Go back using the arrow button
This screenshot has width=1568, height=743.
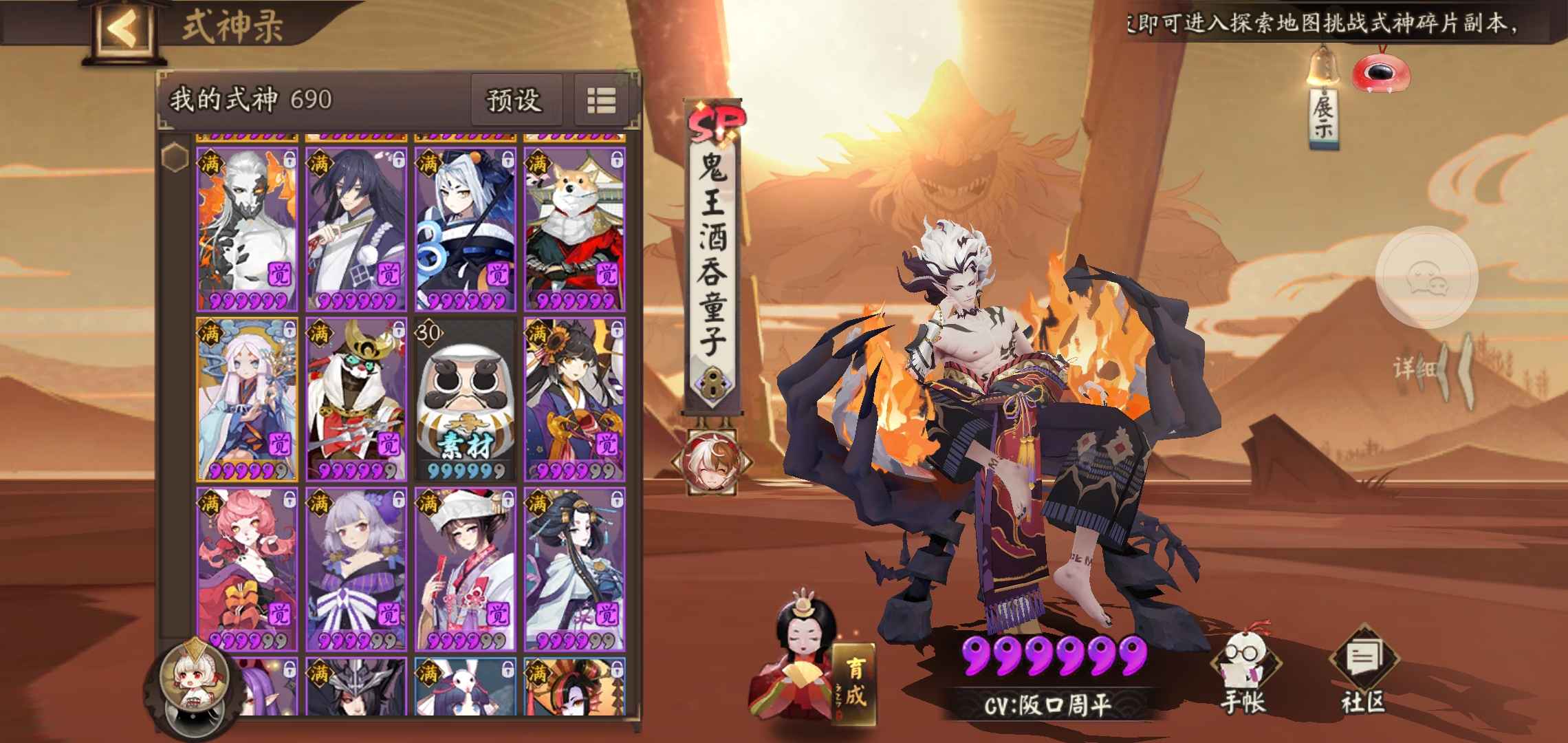[122, 29]
